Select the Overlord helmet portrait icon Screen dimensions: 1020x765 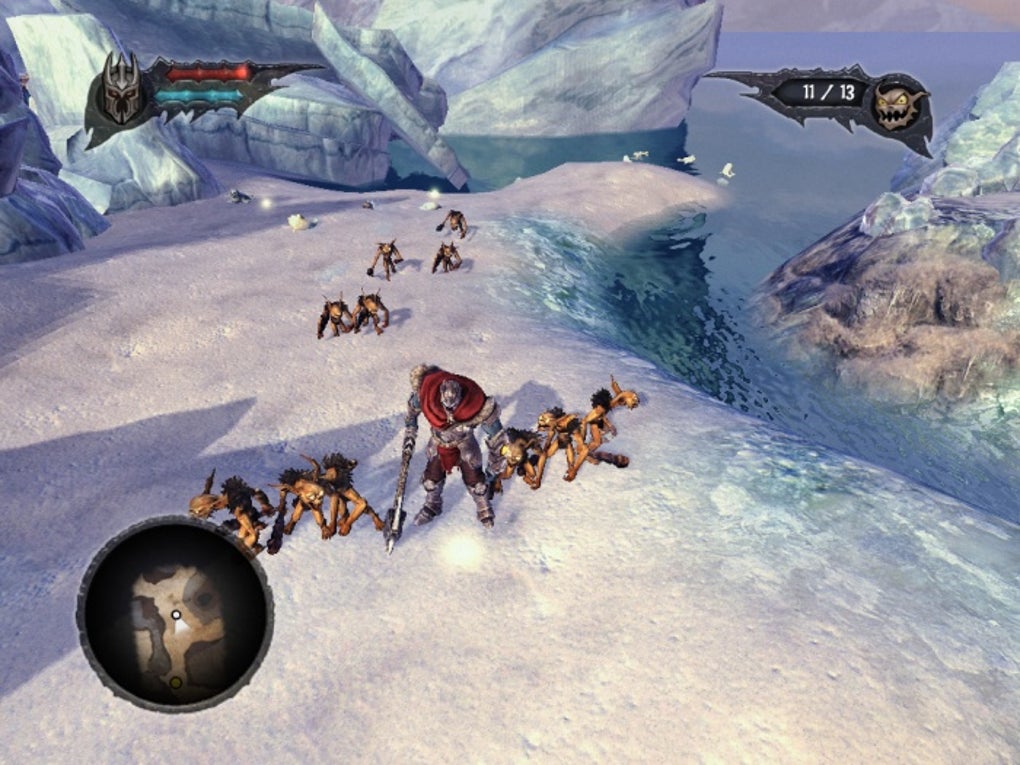[x=123, y=94]
